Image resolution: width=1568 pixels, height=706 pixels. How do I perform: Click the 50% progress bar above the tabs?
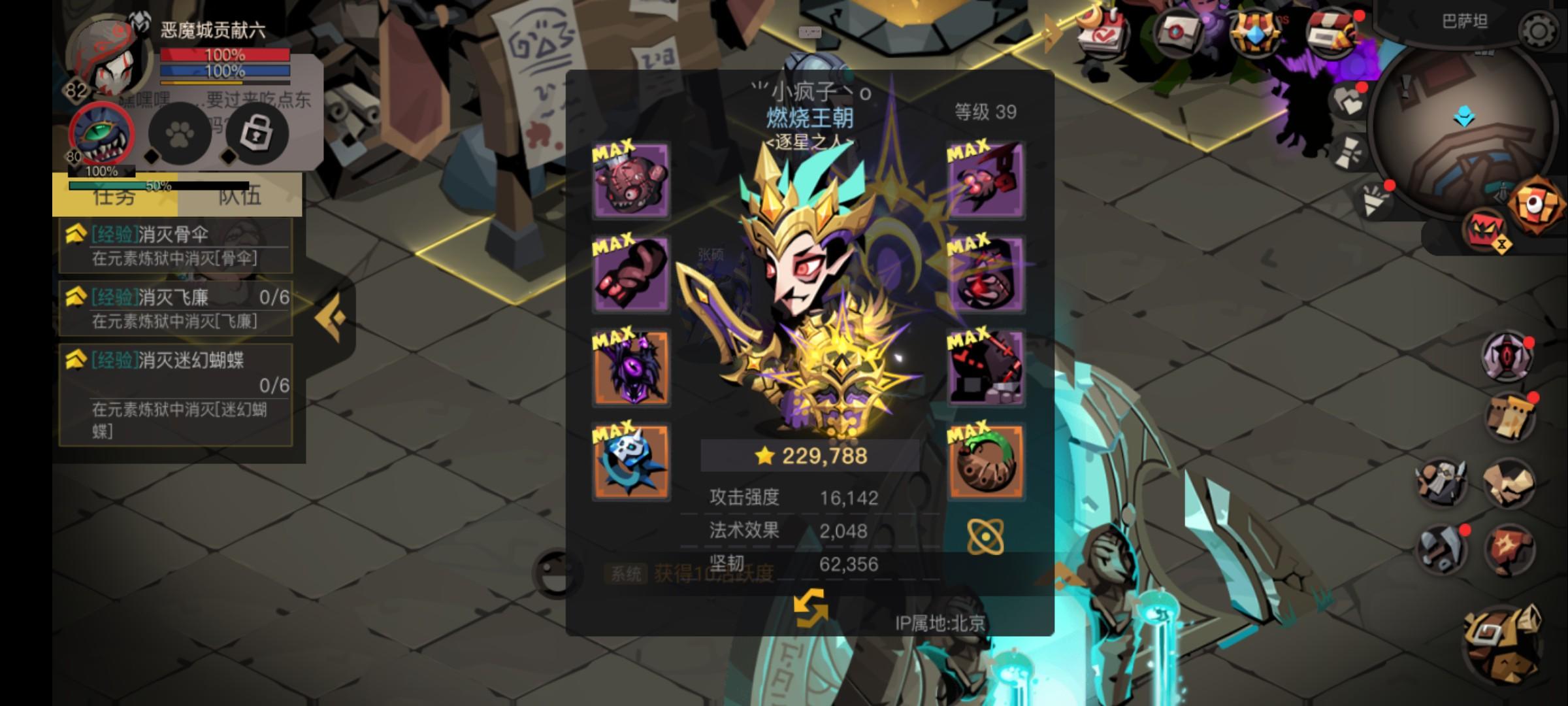(x=159, y=186)
